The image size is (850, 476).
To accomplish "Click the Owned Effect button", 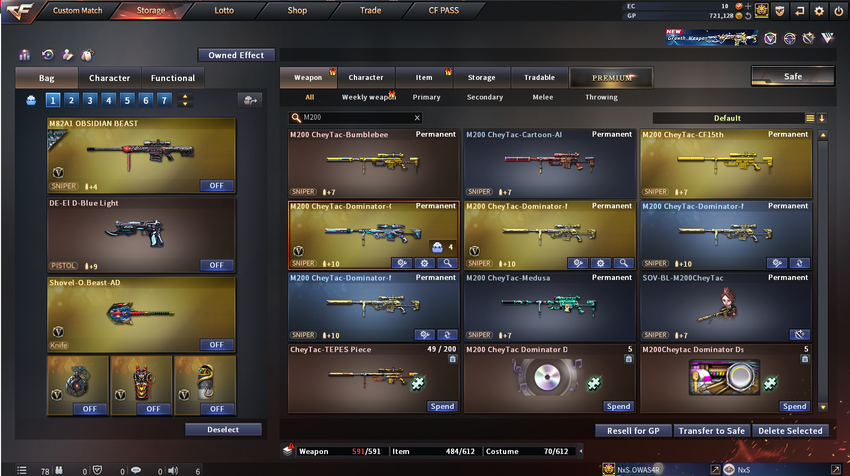I will 236,55.
